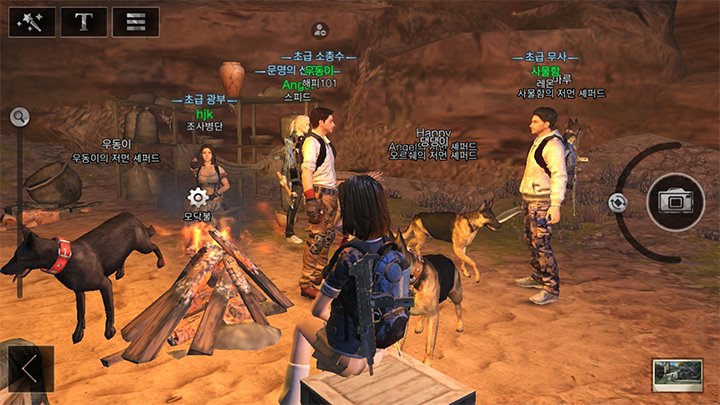Select the T text tool

tap(84, 21)
